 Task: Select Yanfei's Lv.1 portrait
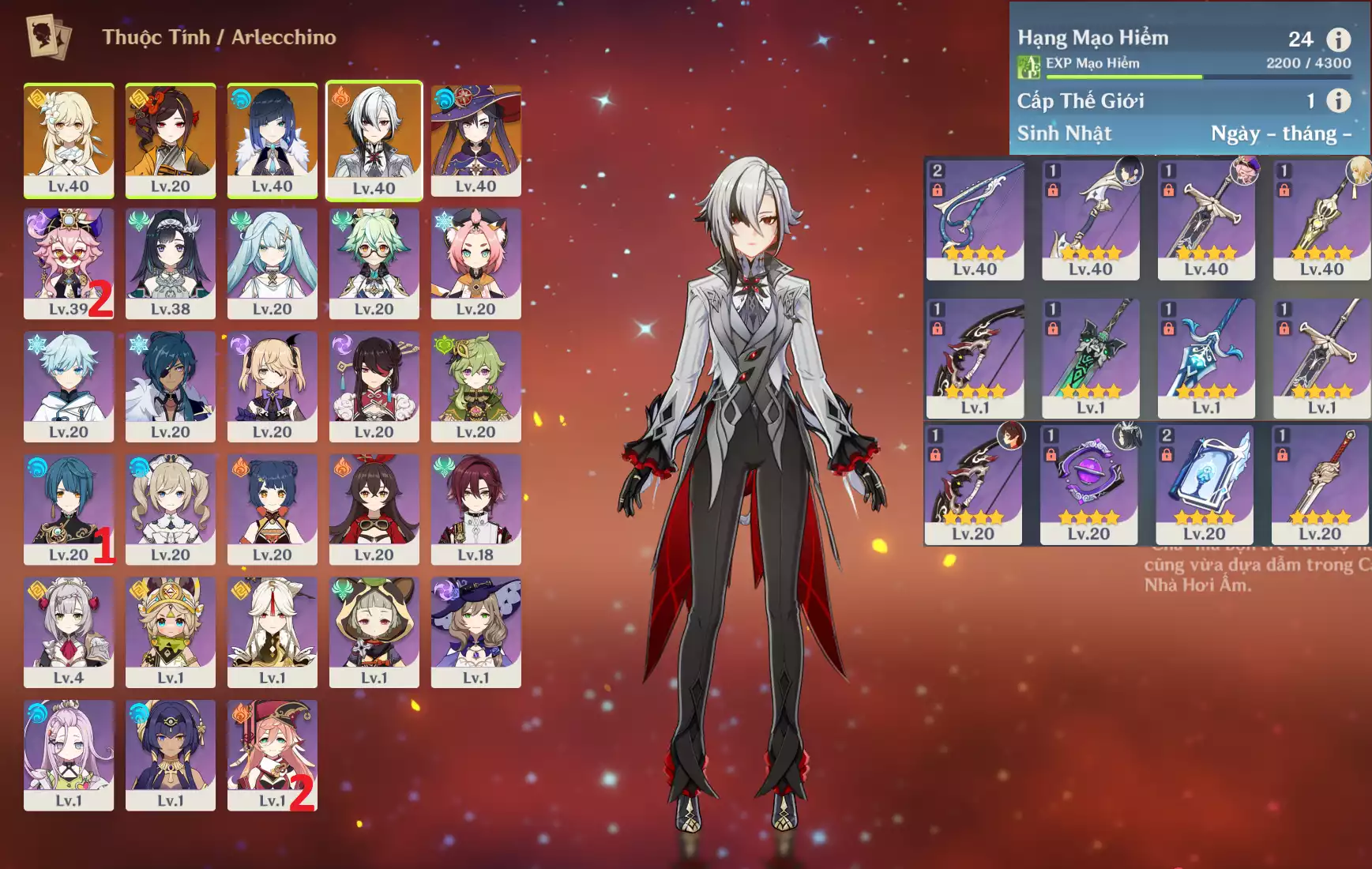coord(272,754)
